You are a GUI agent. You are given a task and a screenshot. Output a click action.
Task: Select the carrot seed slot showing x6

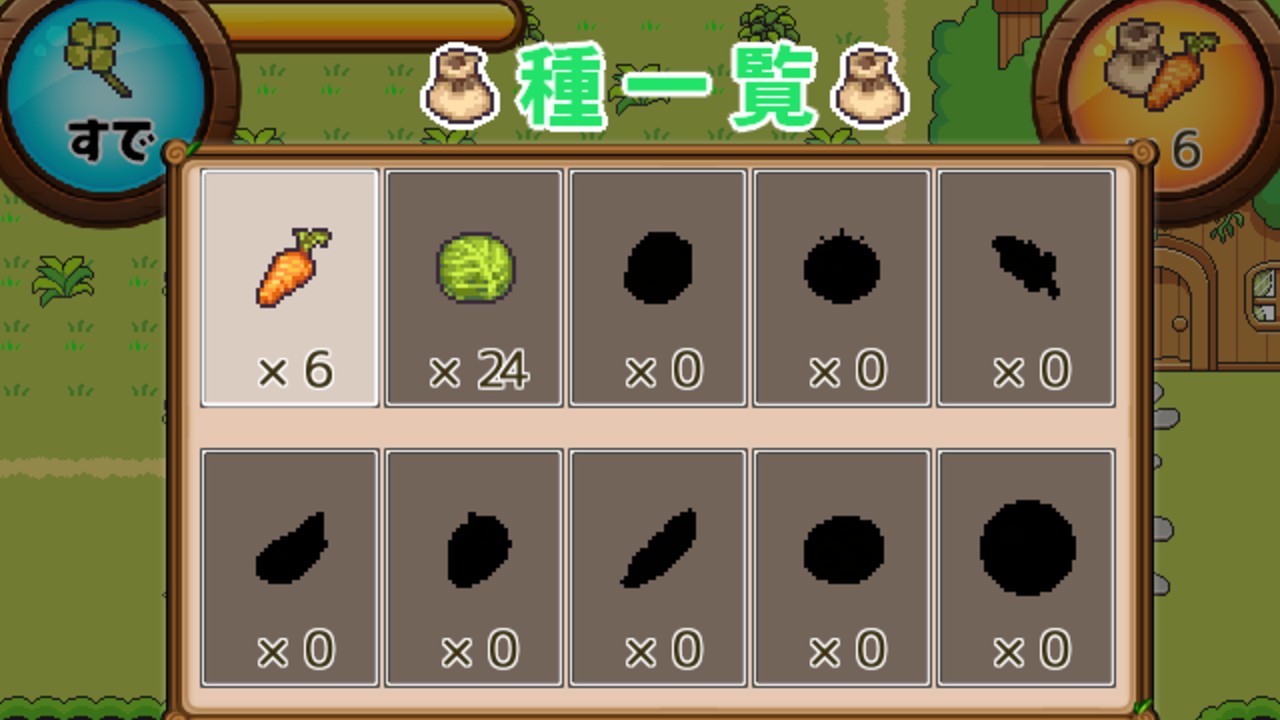point(289,288)
